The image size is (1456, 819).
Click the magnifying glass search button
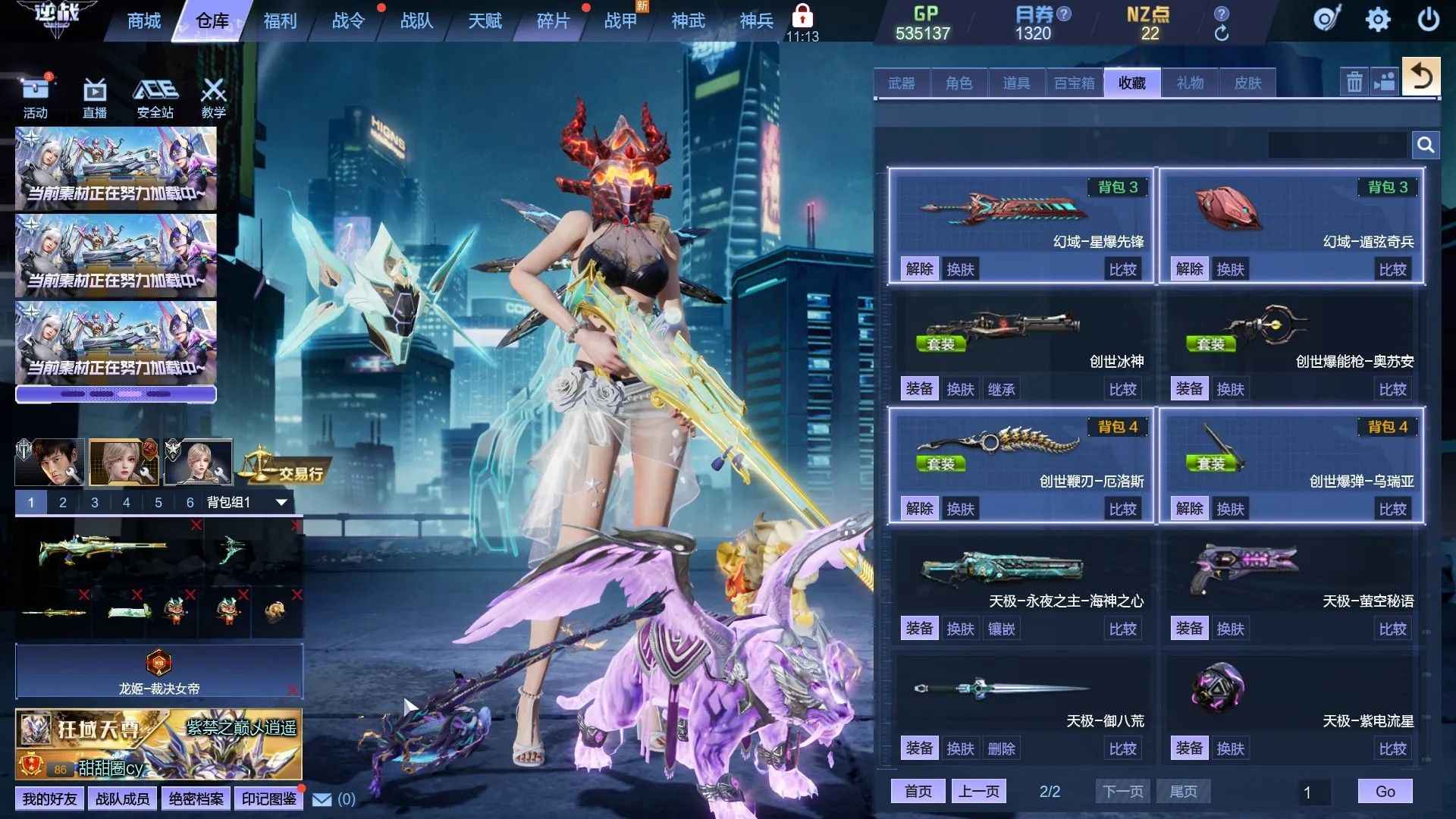click(x=1426, y=145)
